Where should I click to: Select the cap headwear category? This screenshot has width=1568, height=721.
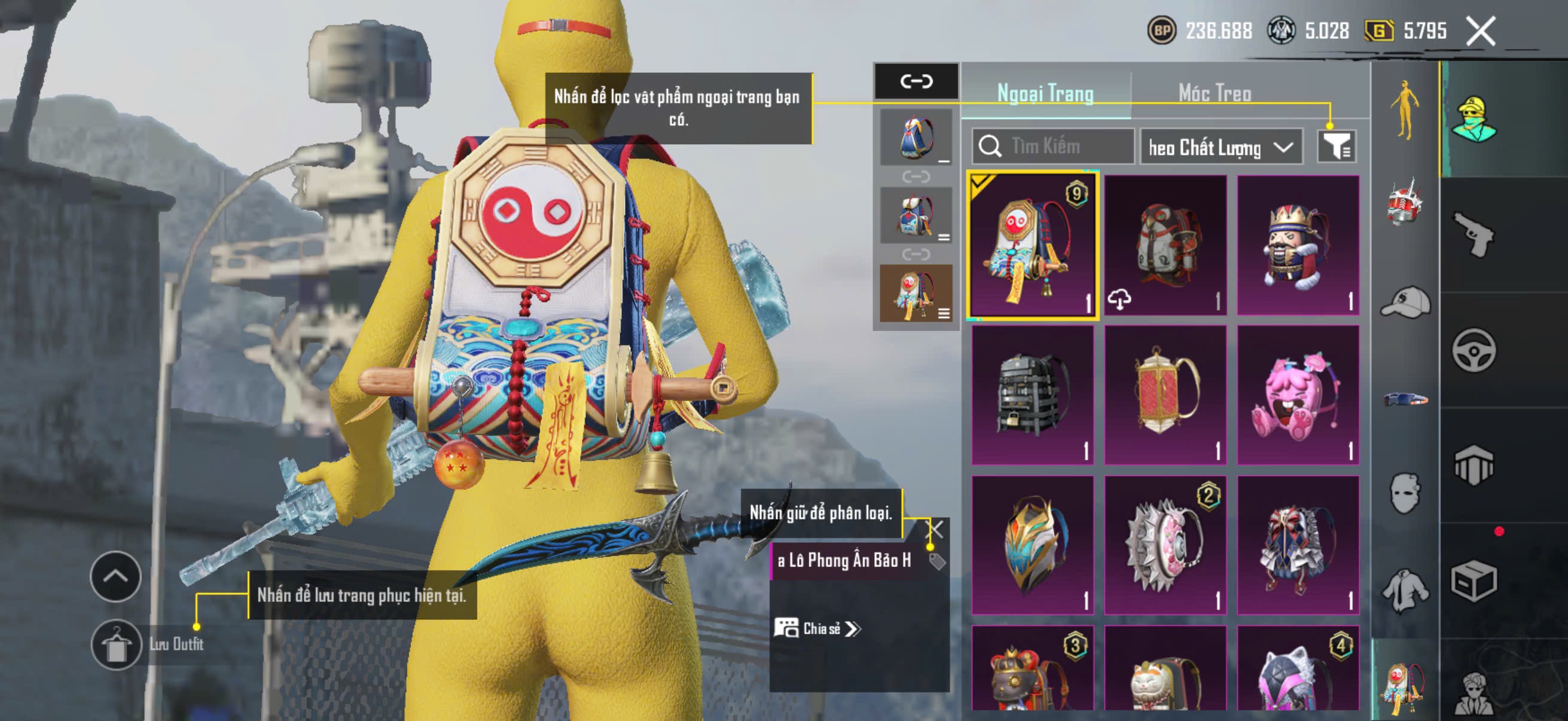(x=1405, y=303)
